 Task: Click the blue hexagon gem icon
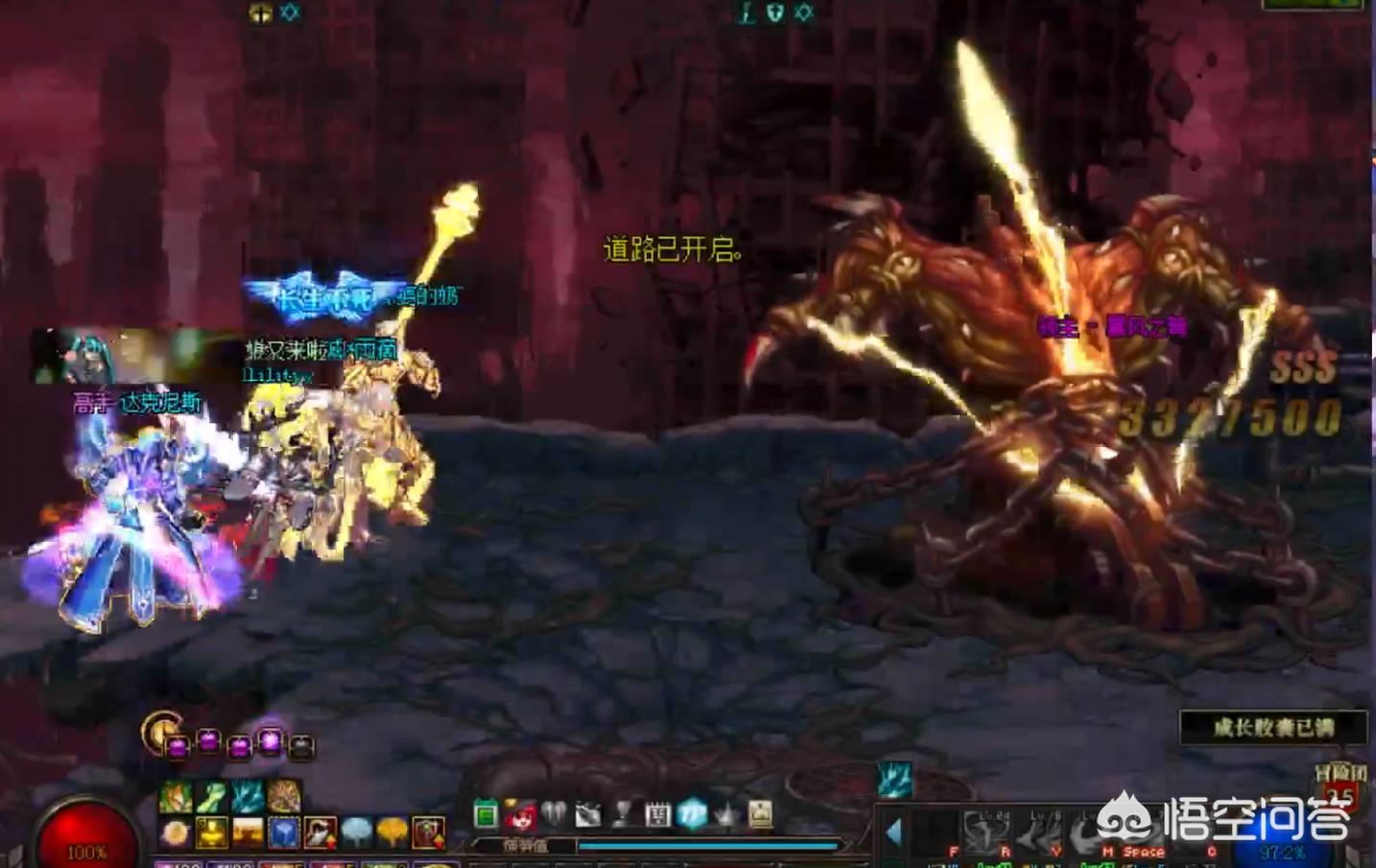point(692,815)
